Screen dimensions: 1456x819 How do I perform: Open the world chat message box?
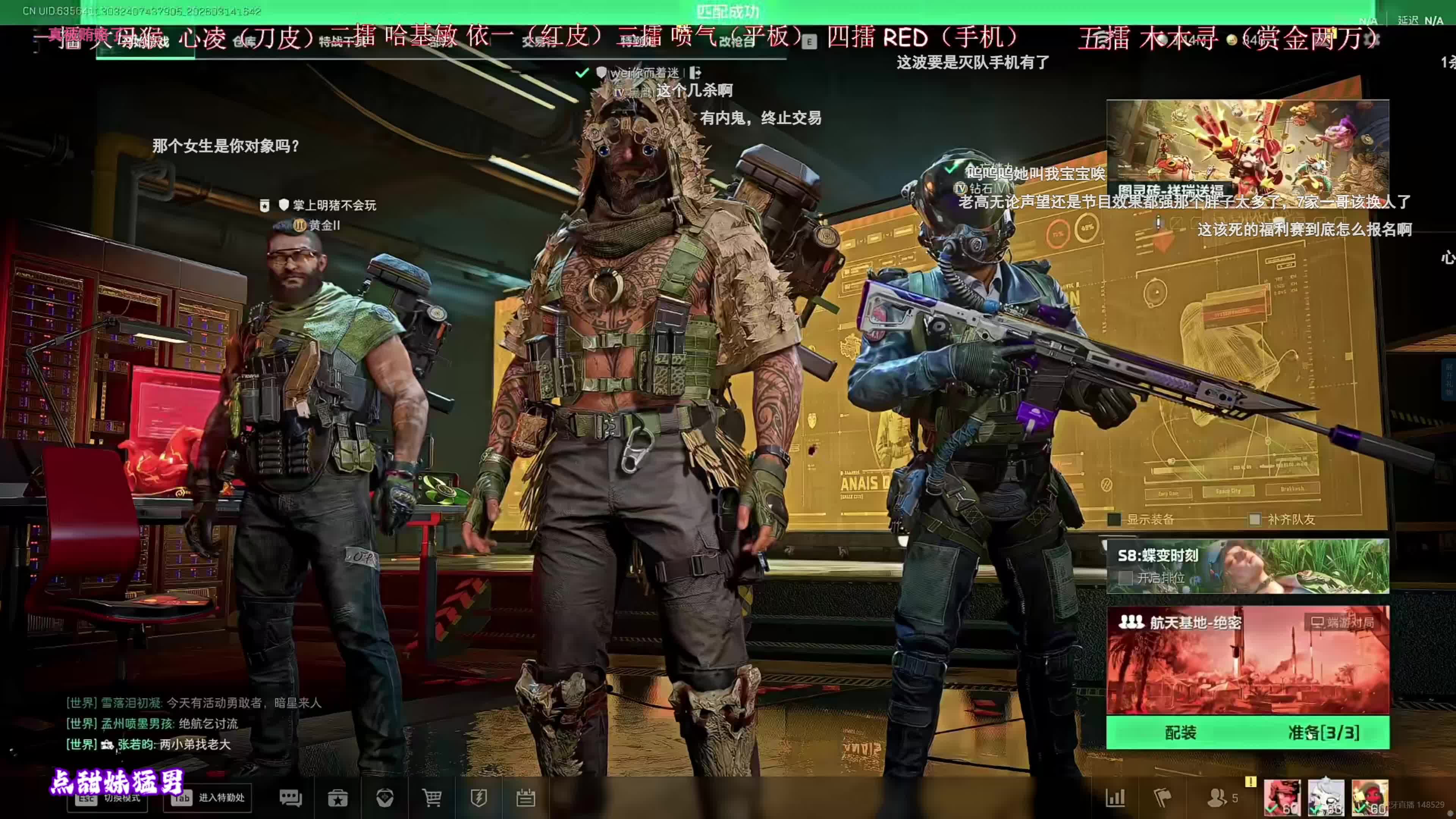(192, 723)
